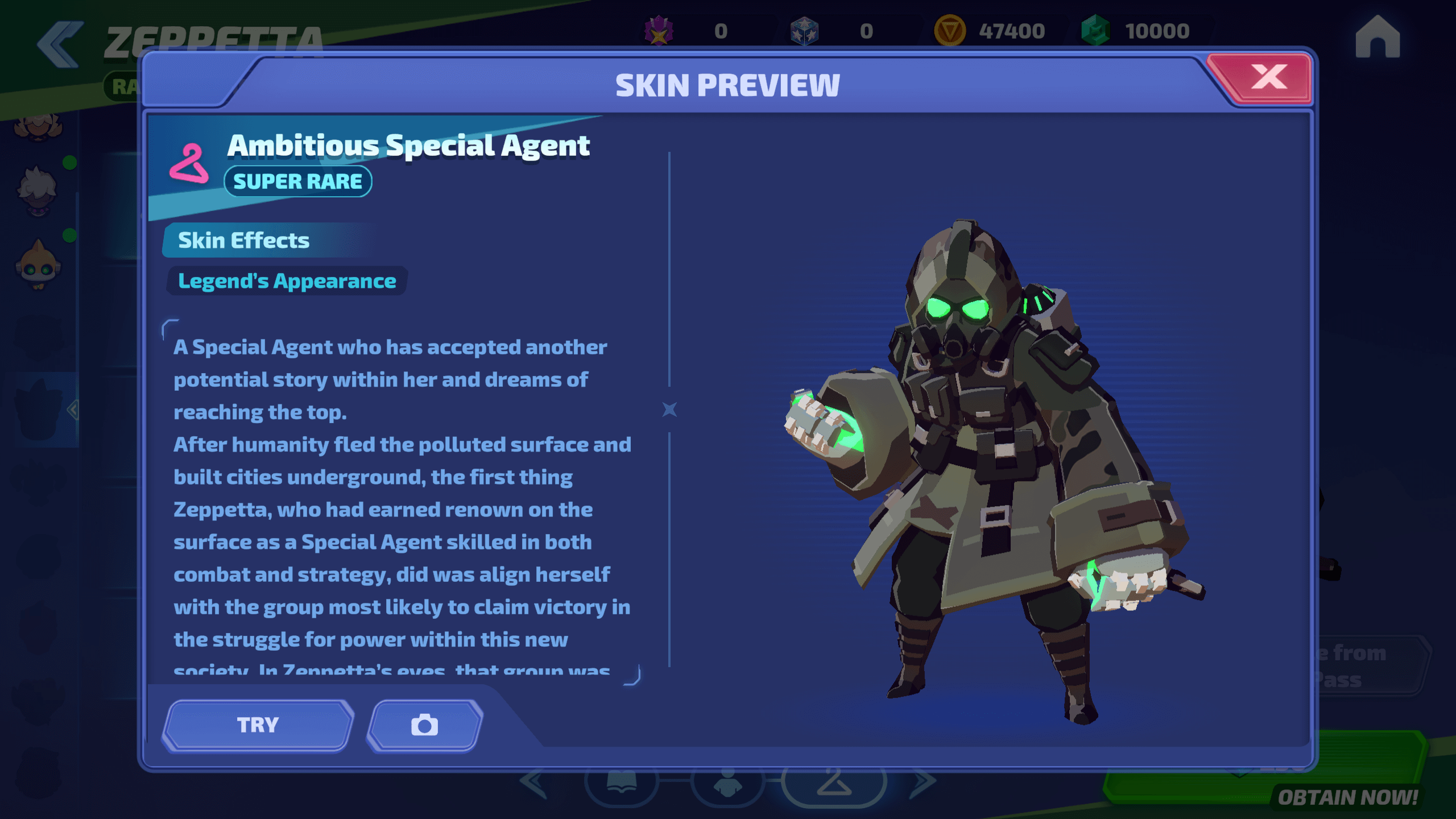Switch to the book story tab
1456x819 pixels.
click(622, 785)
